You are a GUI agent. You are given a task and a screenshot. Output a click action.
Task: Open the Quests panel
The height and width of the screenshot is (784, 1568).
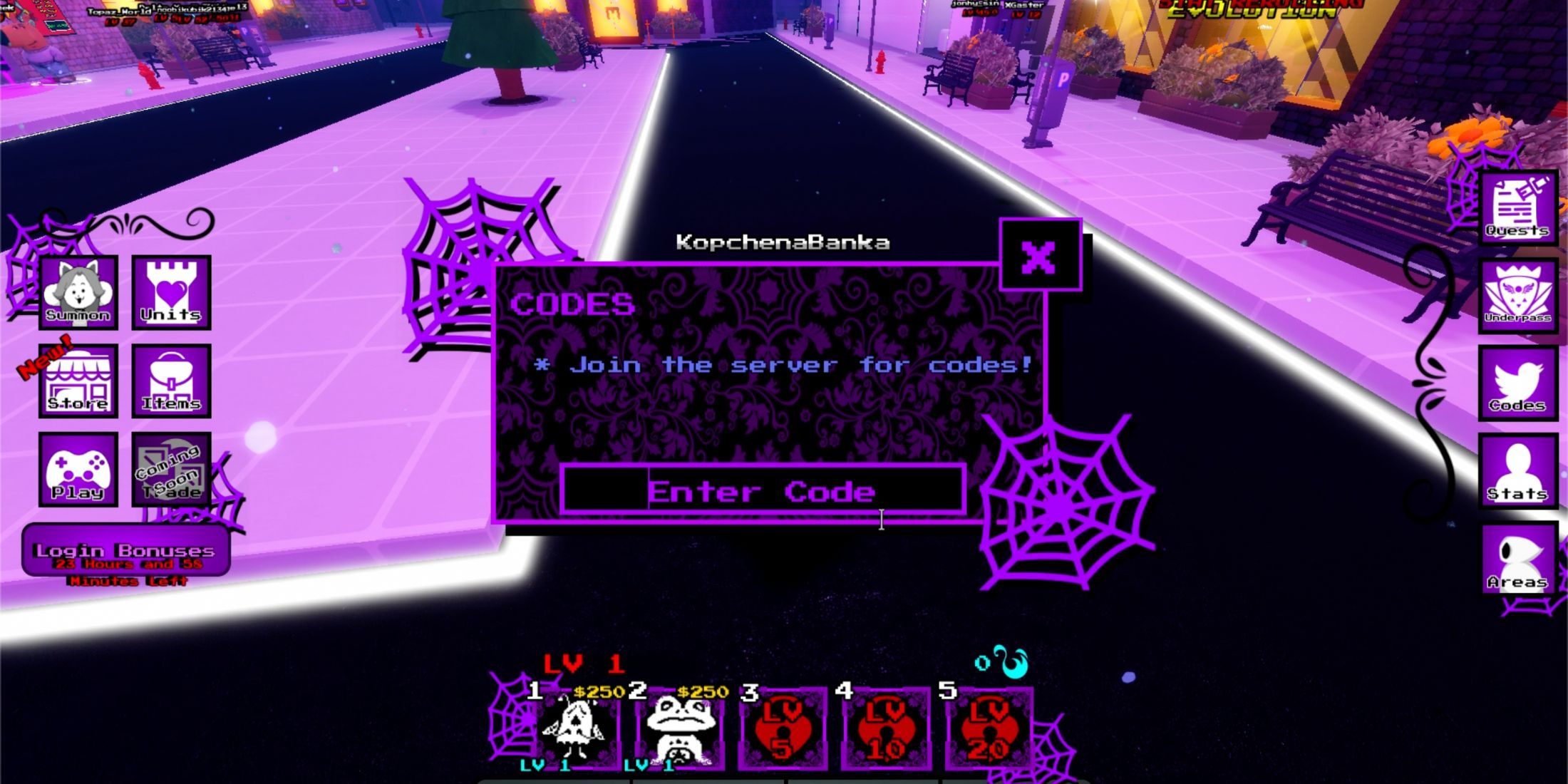click(1518, 207)
